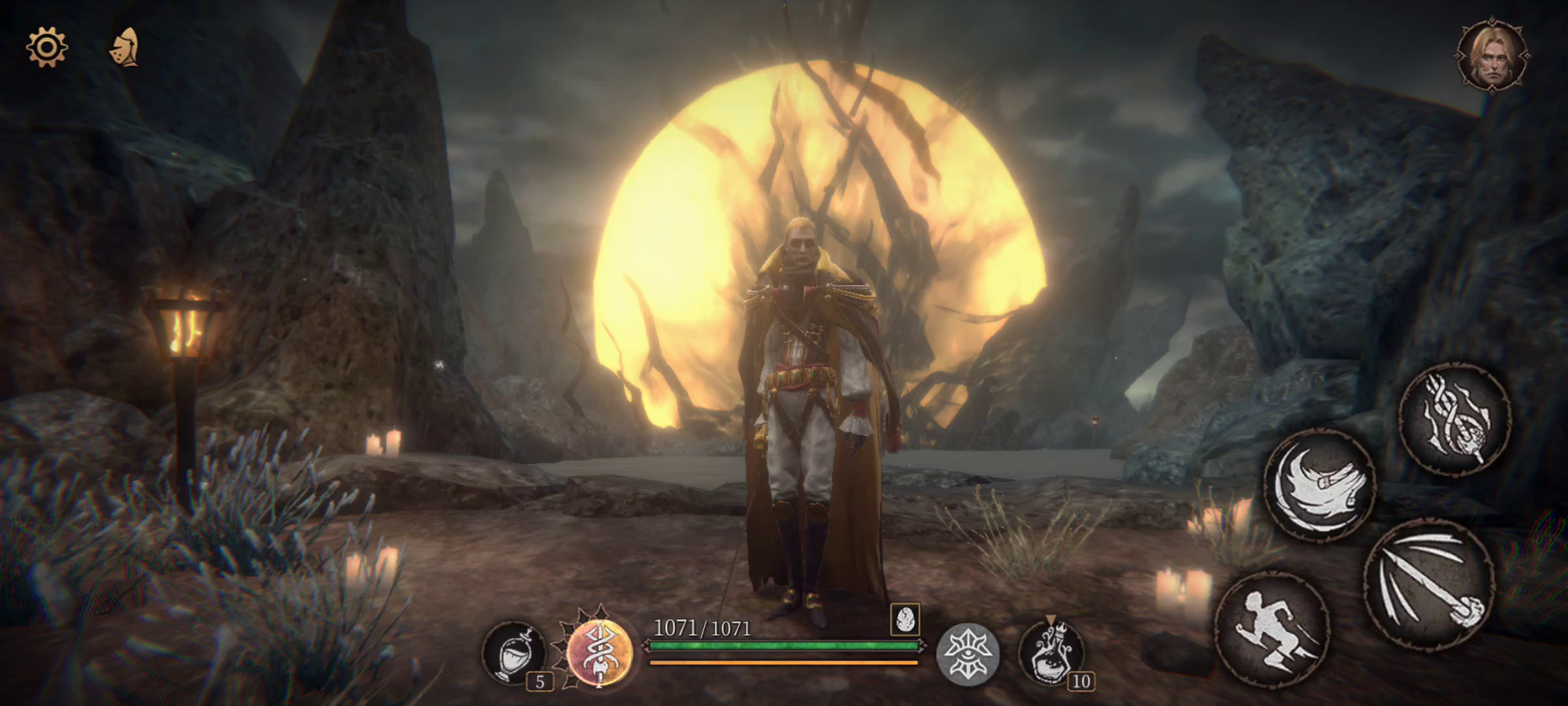Select the cracked egg item slot
Screen dimensions: 1568x706
click(x=905, y=618)
